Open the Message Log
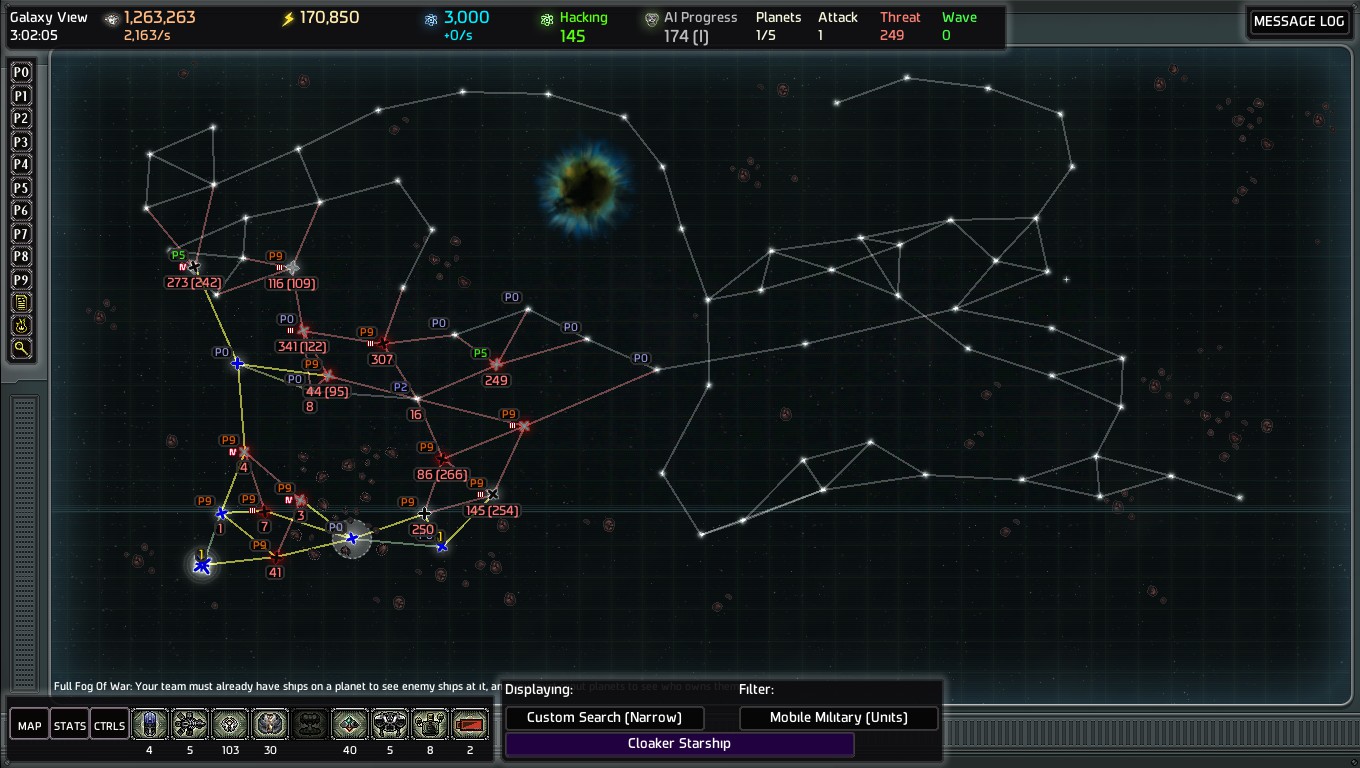 tap(1298, 22)
